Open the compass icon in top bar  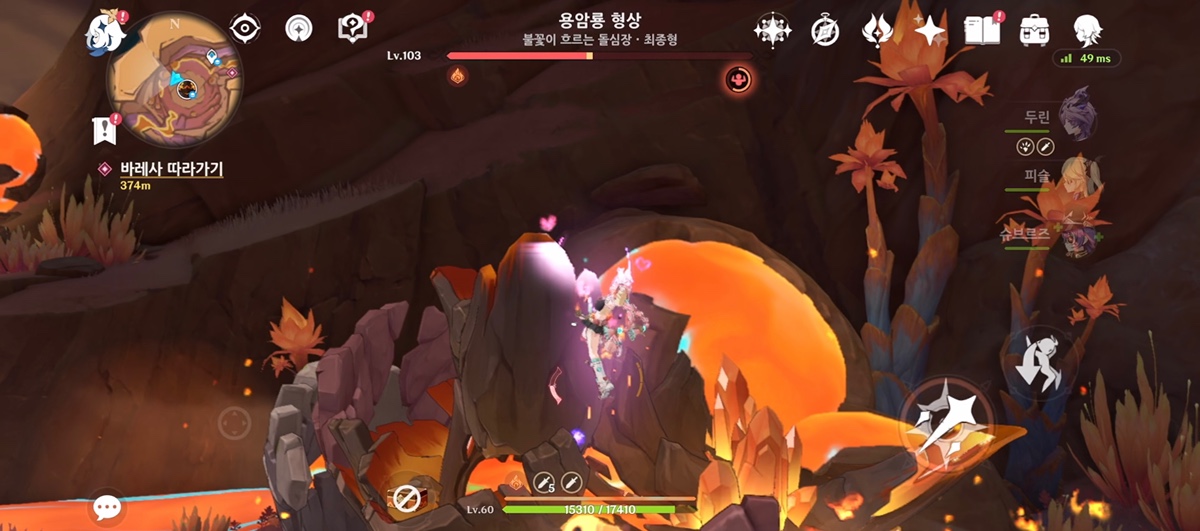click(x=824, y=30)
